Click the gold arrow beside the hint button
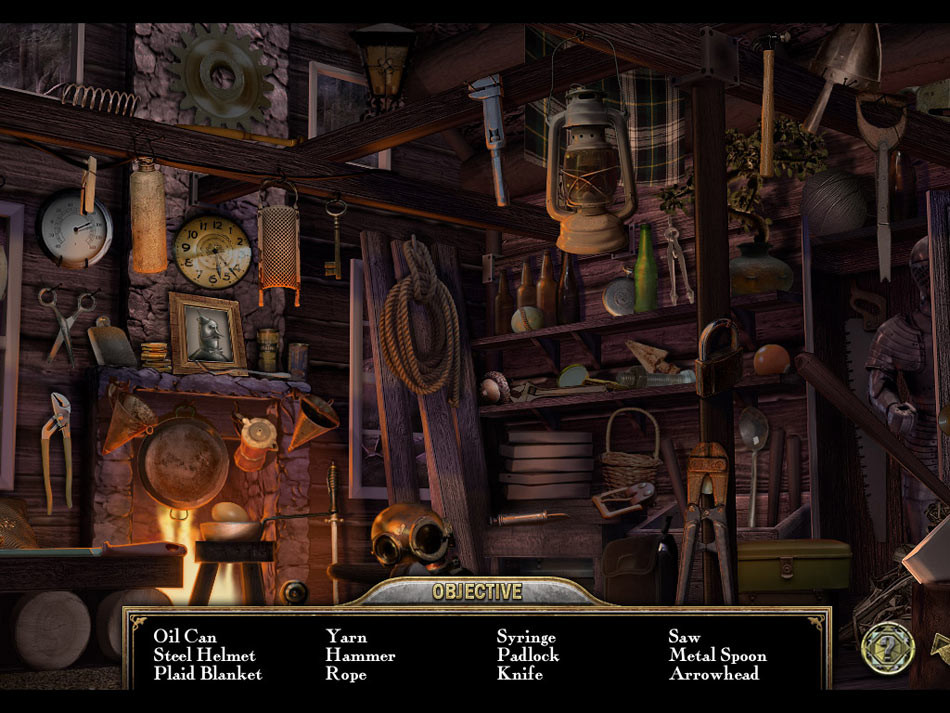The width and height of the screenshot is (950, 713). 940,649
